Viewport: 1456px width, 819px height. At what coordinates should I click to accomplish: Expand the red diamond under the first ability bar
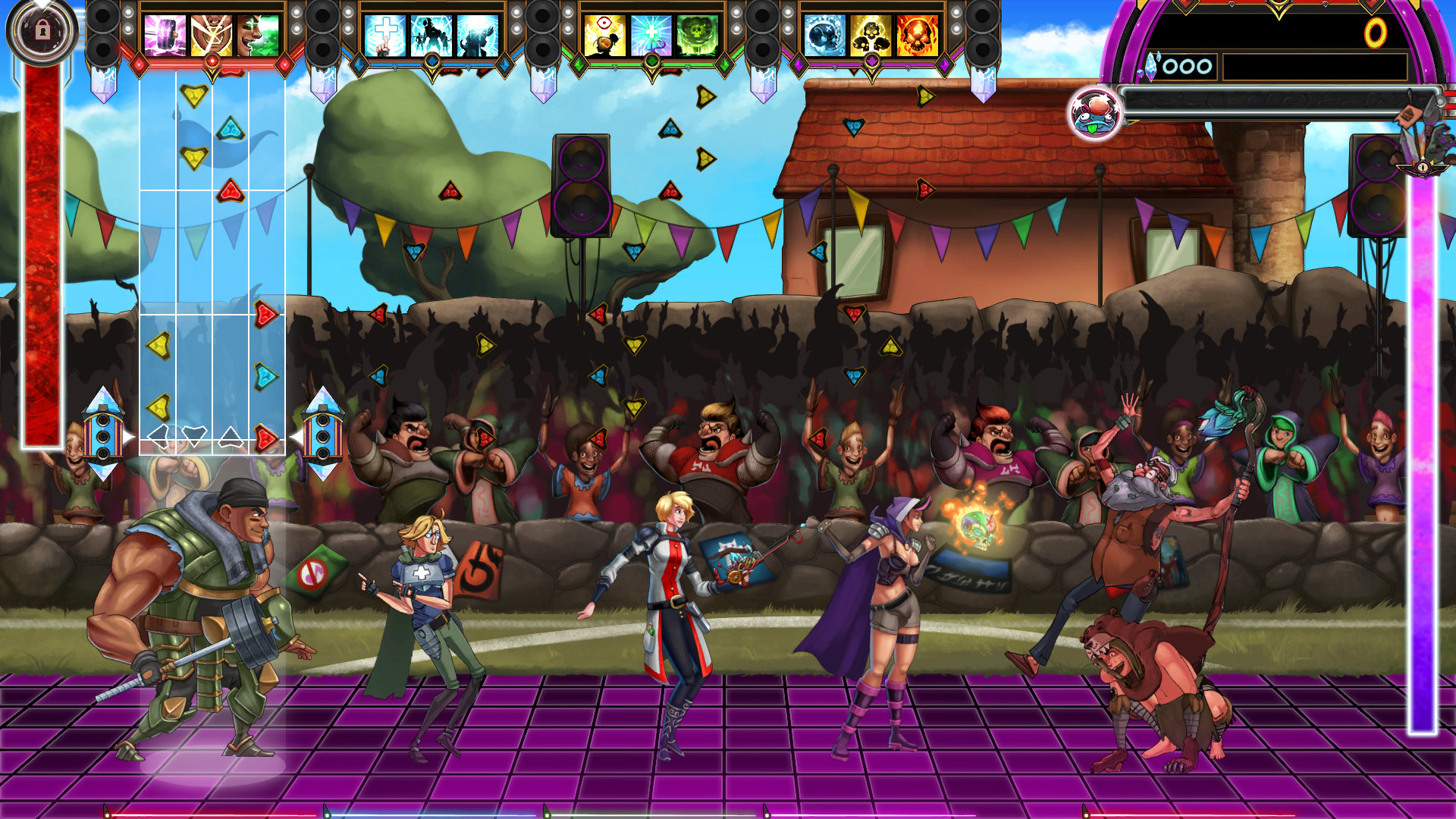click(x=212, y=59)
